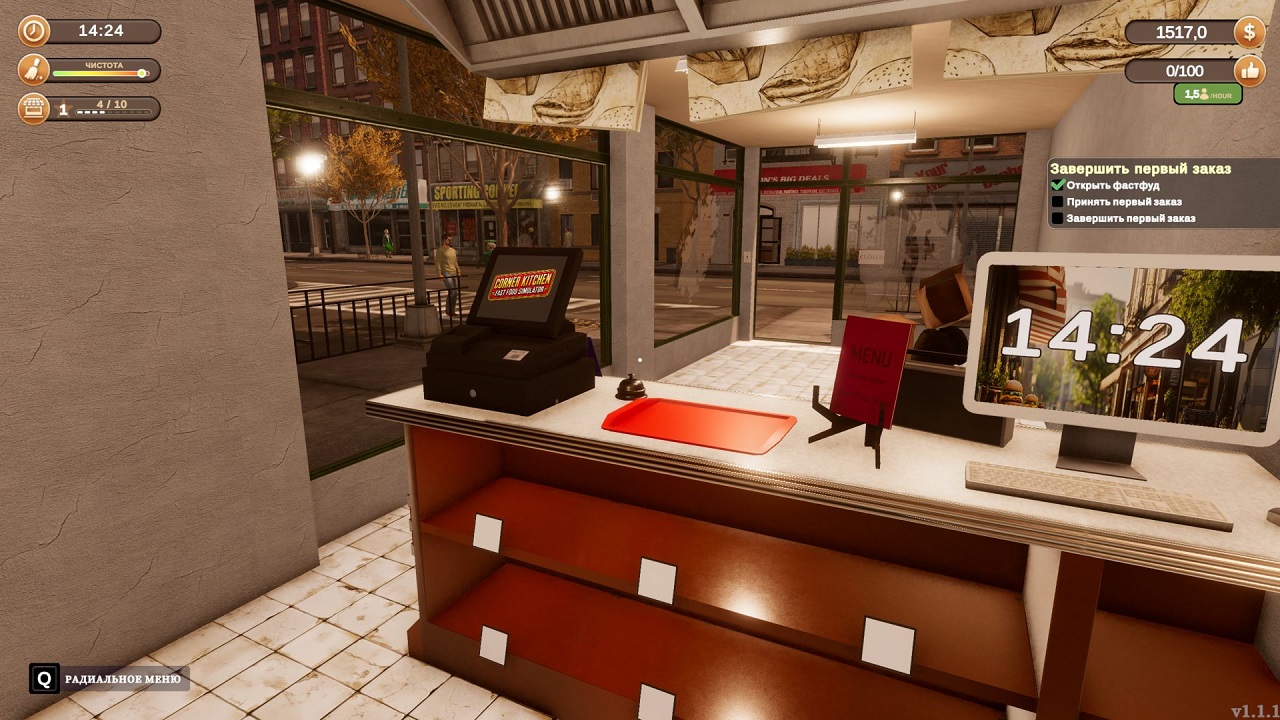Uncheck the completed Открыть фастфуд task
Viewport: 1280px width, 720px height.
[1058, 186]
